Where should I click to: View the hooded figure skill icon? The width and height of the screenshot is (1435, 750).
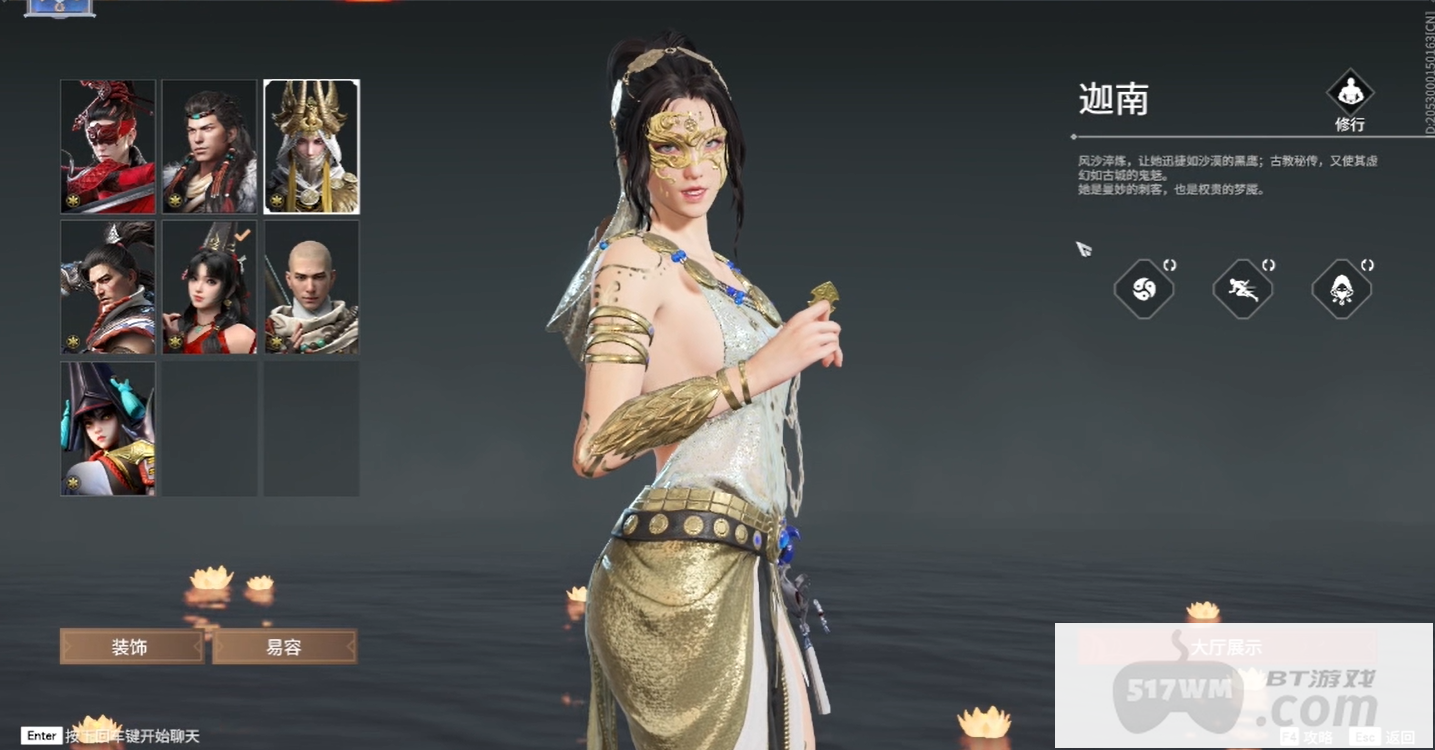1342,290
